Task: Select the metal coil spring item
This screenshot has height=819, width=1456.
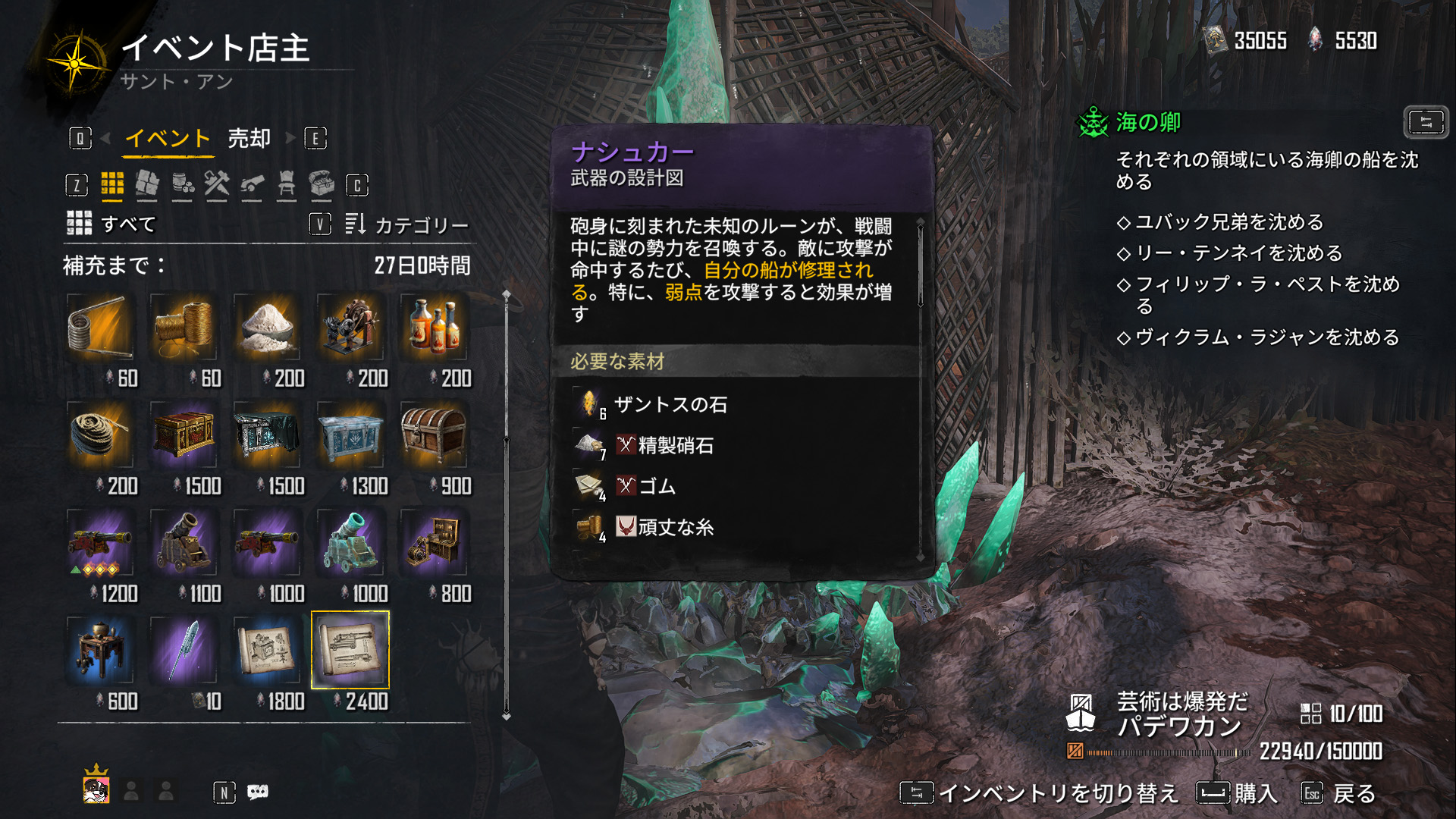Action: tap(100, 328)
